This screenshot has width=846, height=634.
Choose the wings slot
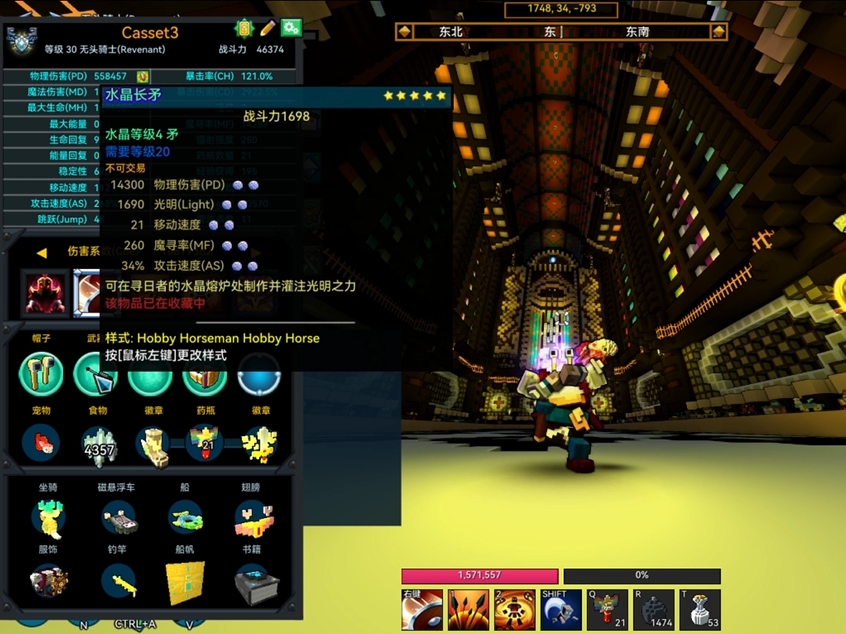(251, 517)
